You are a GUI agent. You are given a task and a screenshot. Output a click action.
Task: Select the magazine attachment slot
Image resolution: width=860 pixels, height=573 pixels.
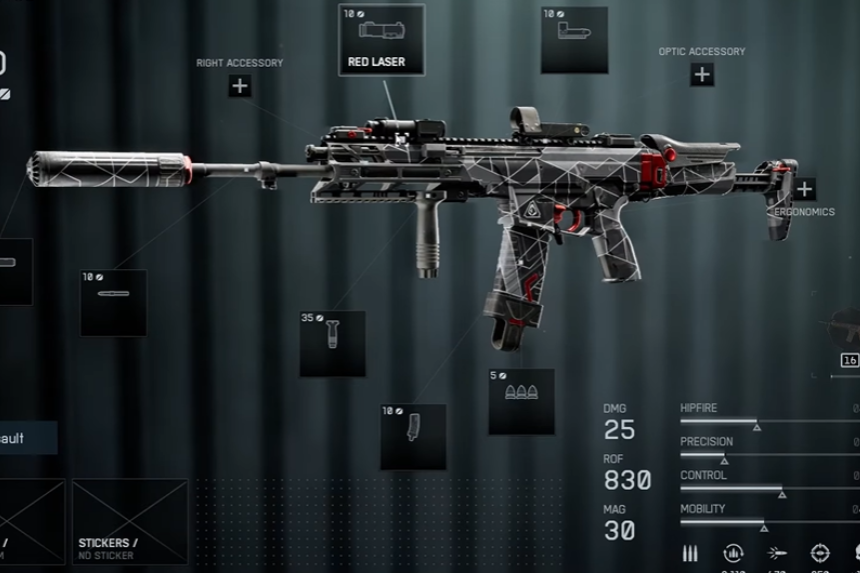tap(413, 437)
